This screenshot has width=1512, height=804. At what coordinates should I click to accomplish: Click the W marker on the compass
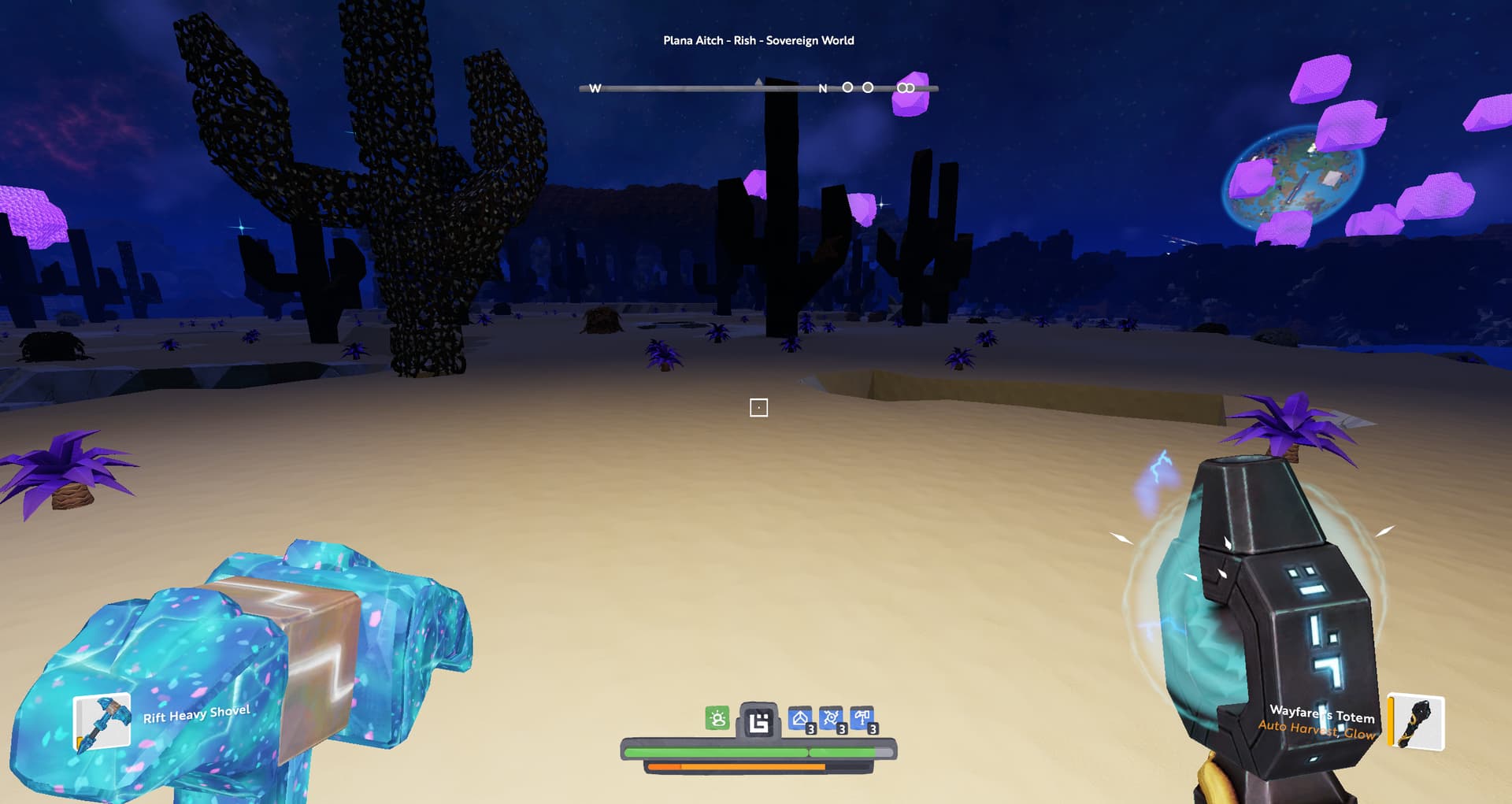pos(595,88)
